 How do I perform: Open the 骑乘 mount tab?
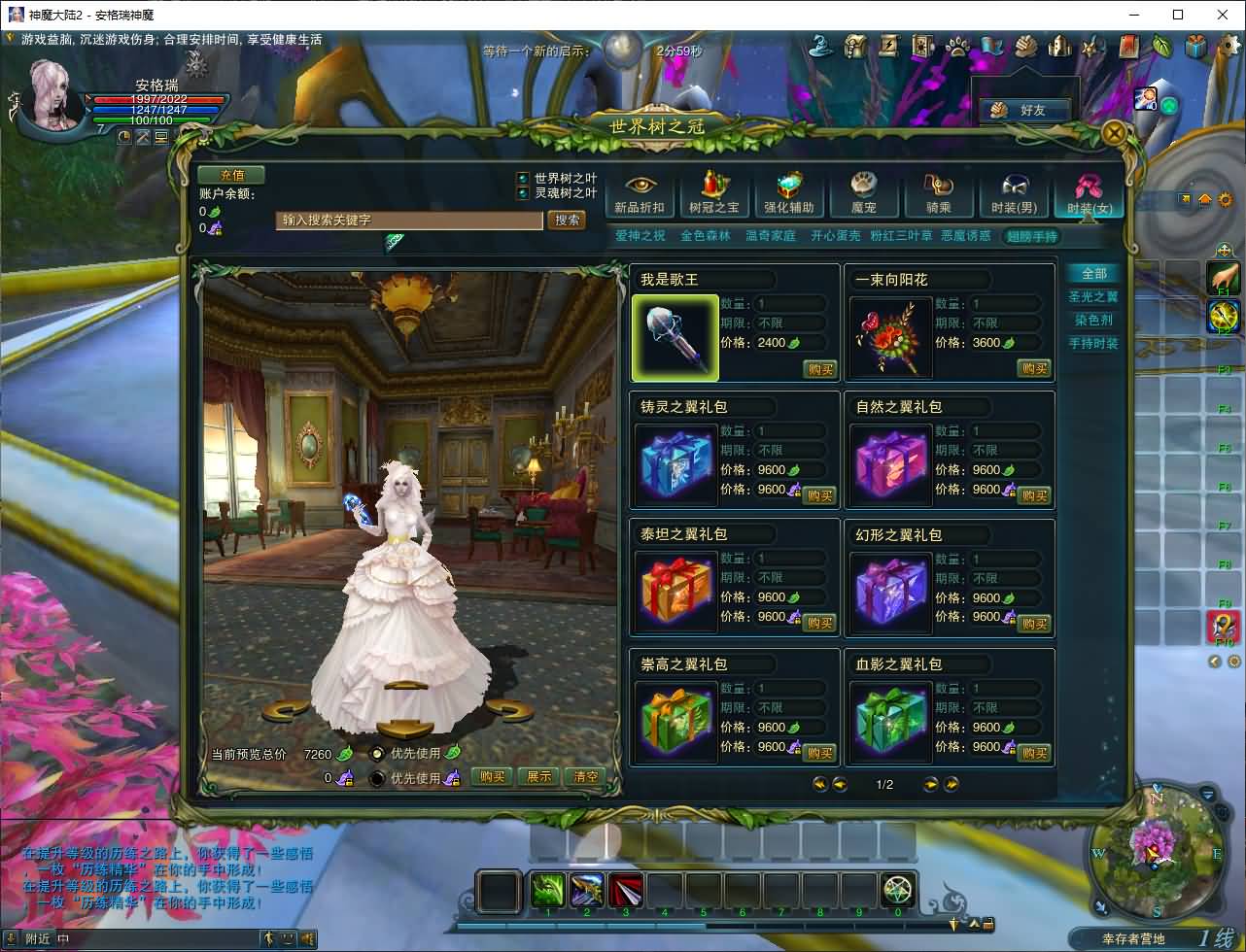[938, 194]
